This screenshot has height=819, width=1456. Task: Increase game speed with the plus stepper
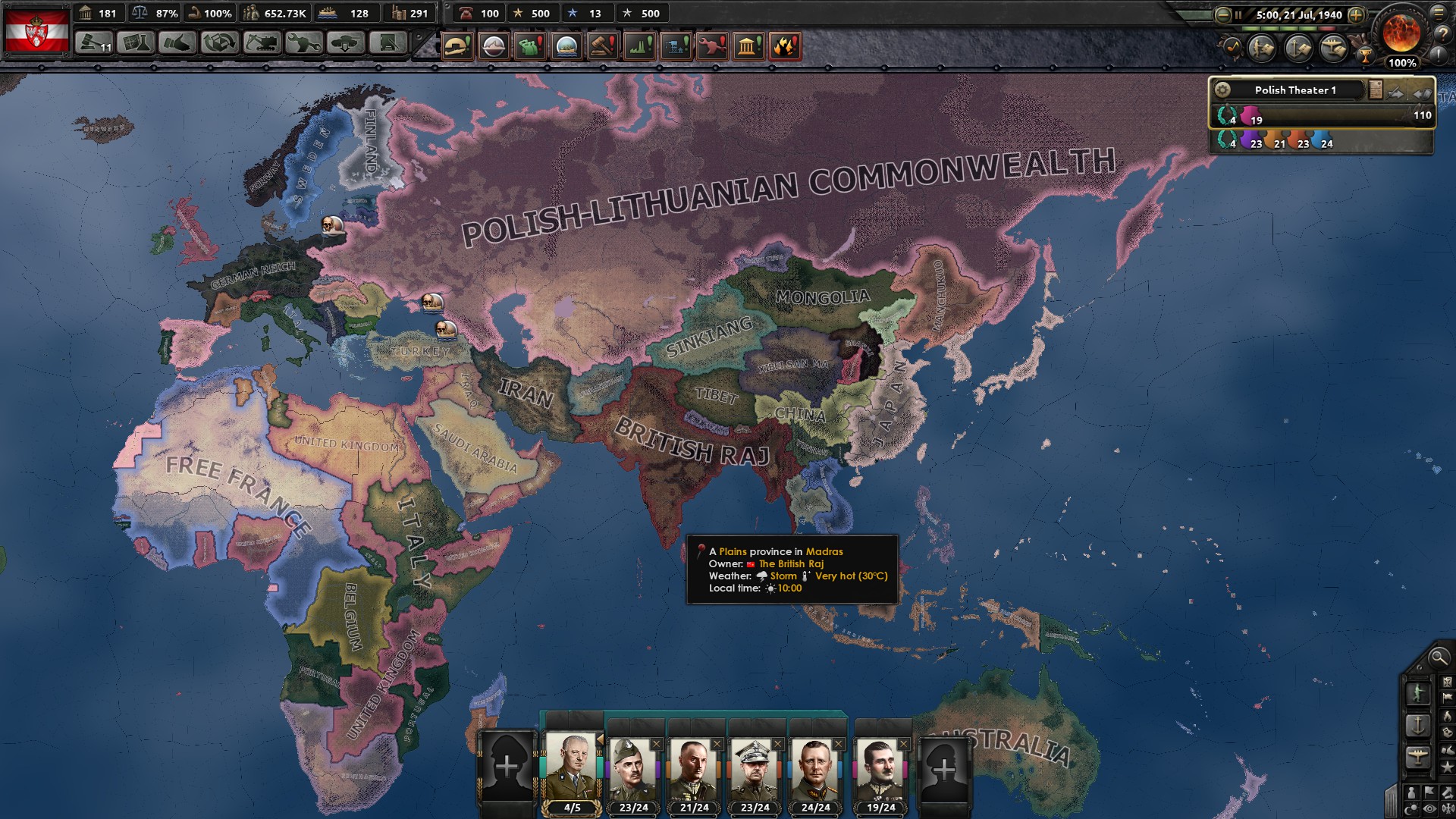click(1355, 15)
